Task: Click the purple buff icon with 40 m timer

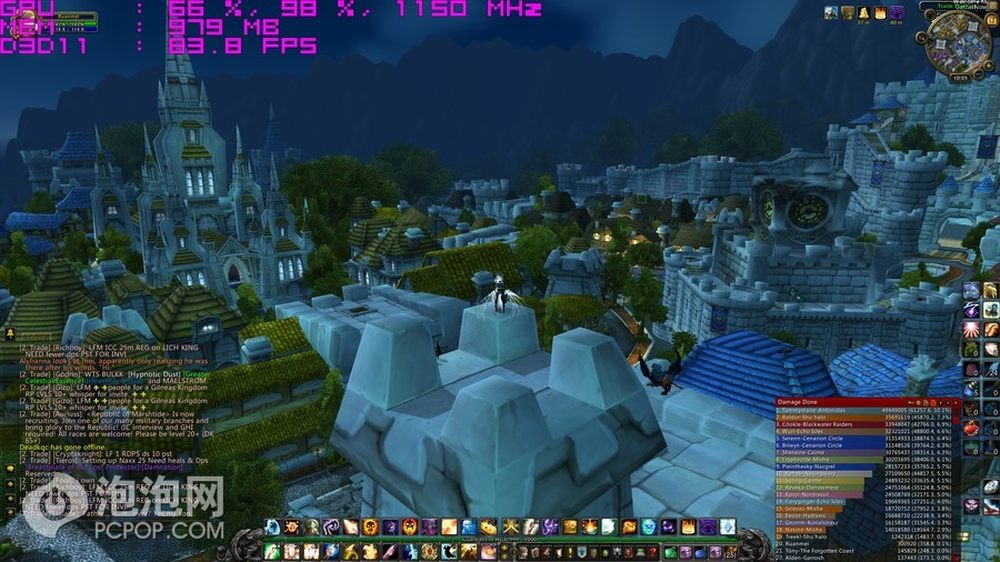Action: tap(897, 13)
